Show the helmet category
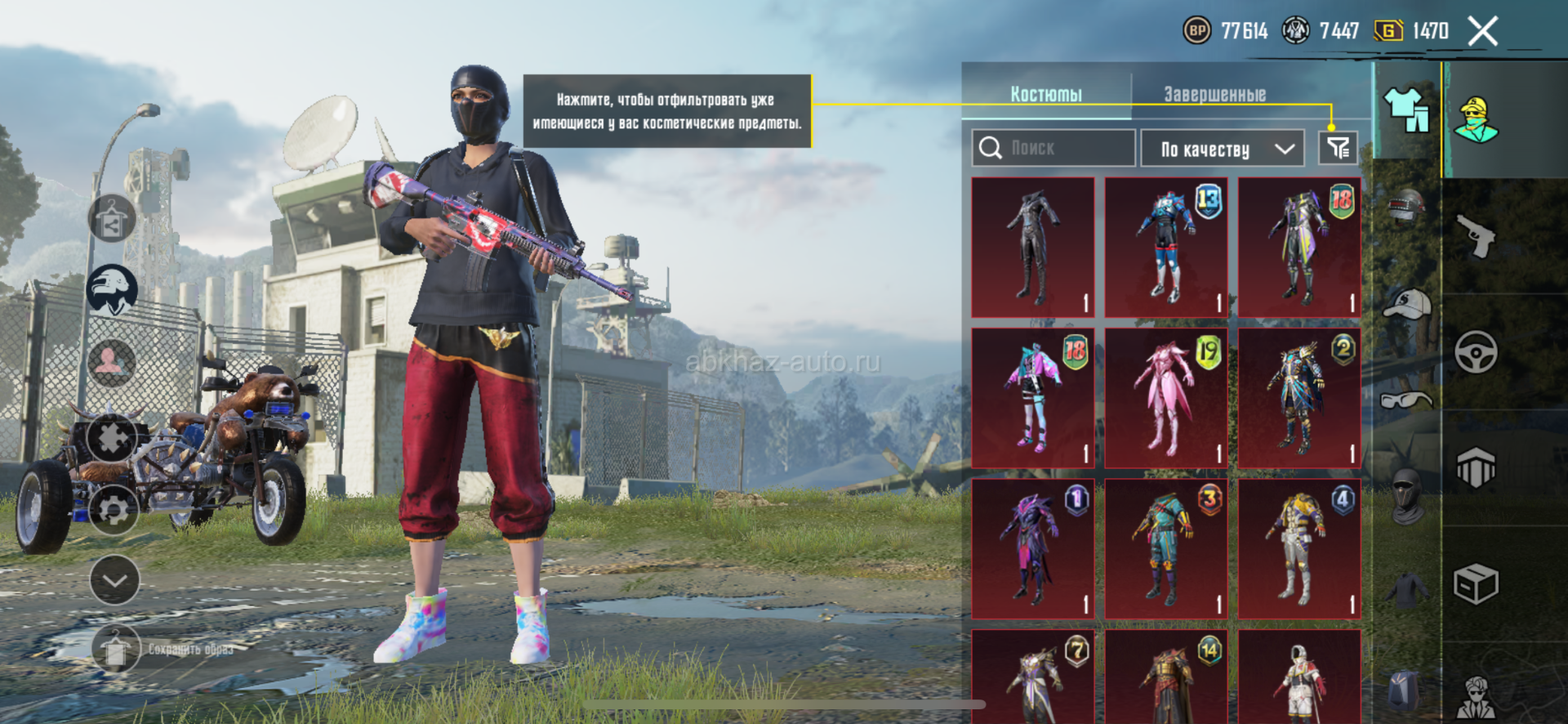Image resolution: width=1568 pixels, height=724 pixels. coord(1407,206)
